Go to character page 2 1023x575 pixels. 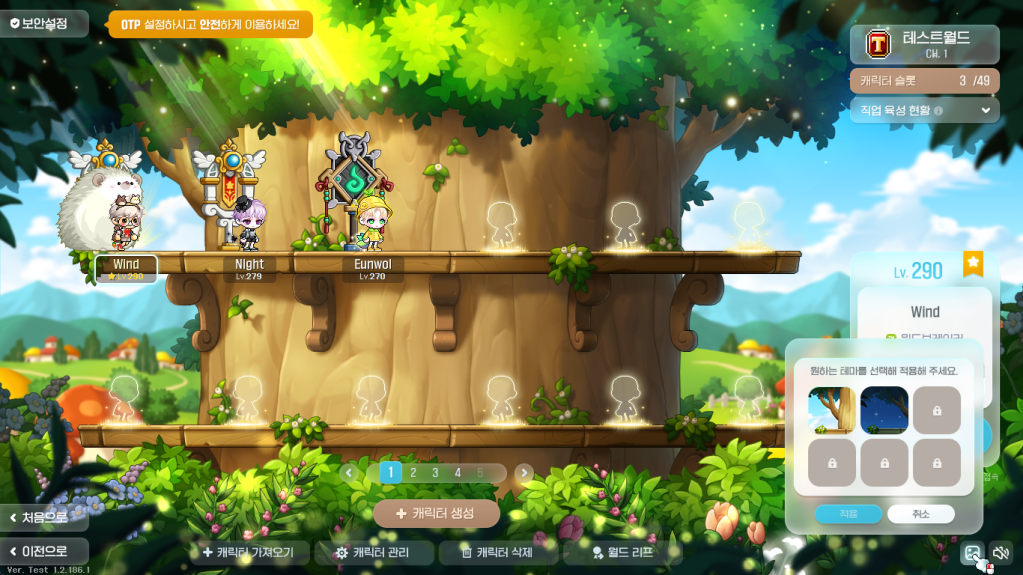click(x=413, y=473)
